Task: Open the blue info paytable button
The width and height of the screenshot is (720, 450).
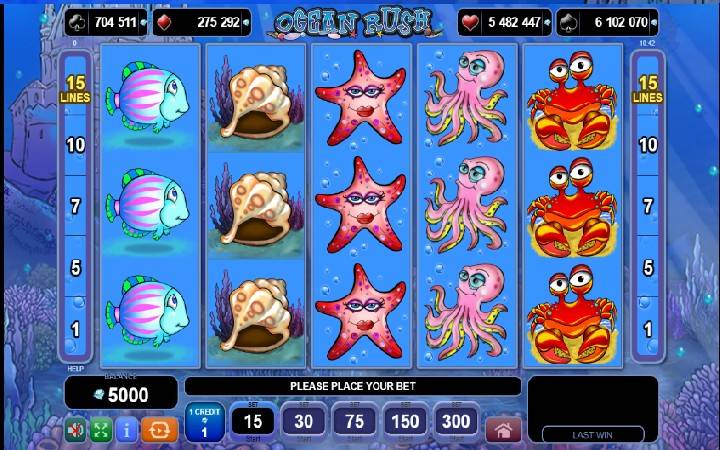Action: click(127, 430)
